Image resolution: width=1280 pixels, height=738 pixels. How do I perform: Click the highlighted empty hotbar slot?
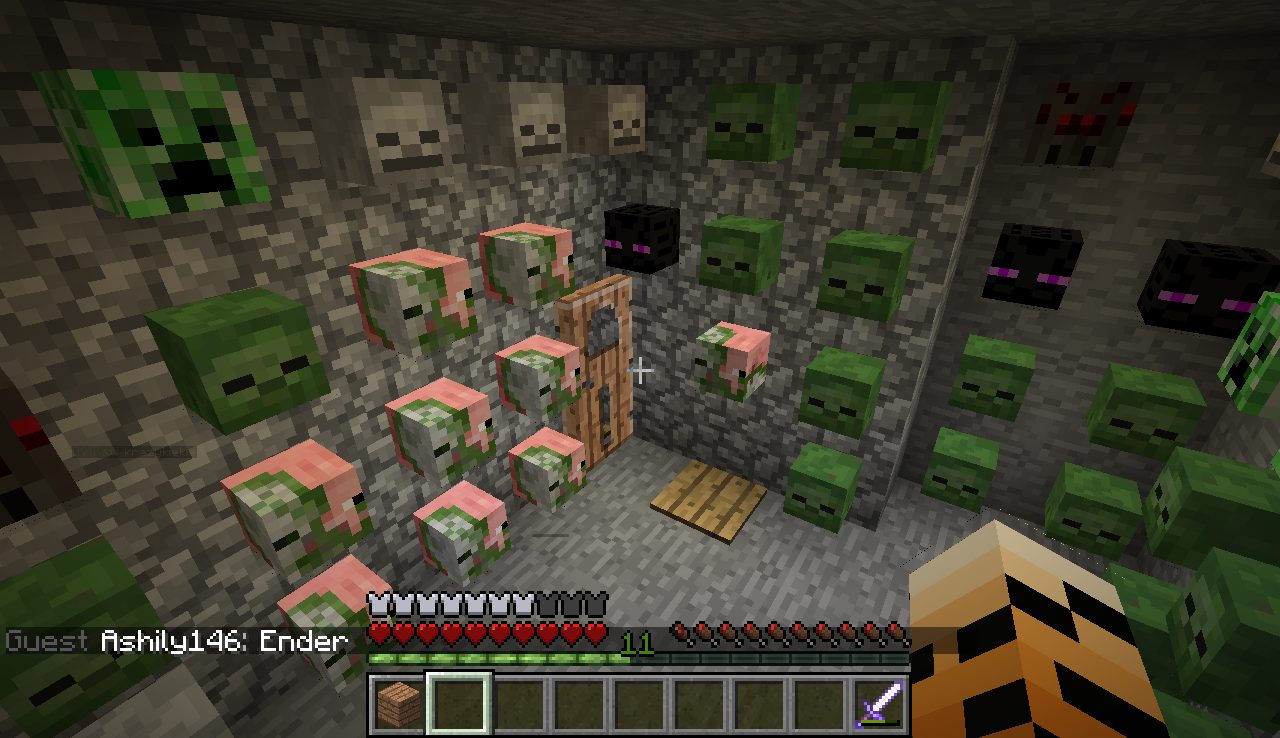(x=459, y=704)
